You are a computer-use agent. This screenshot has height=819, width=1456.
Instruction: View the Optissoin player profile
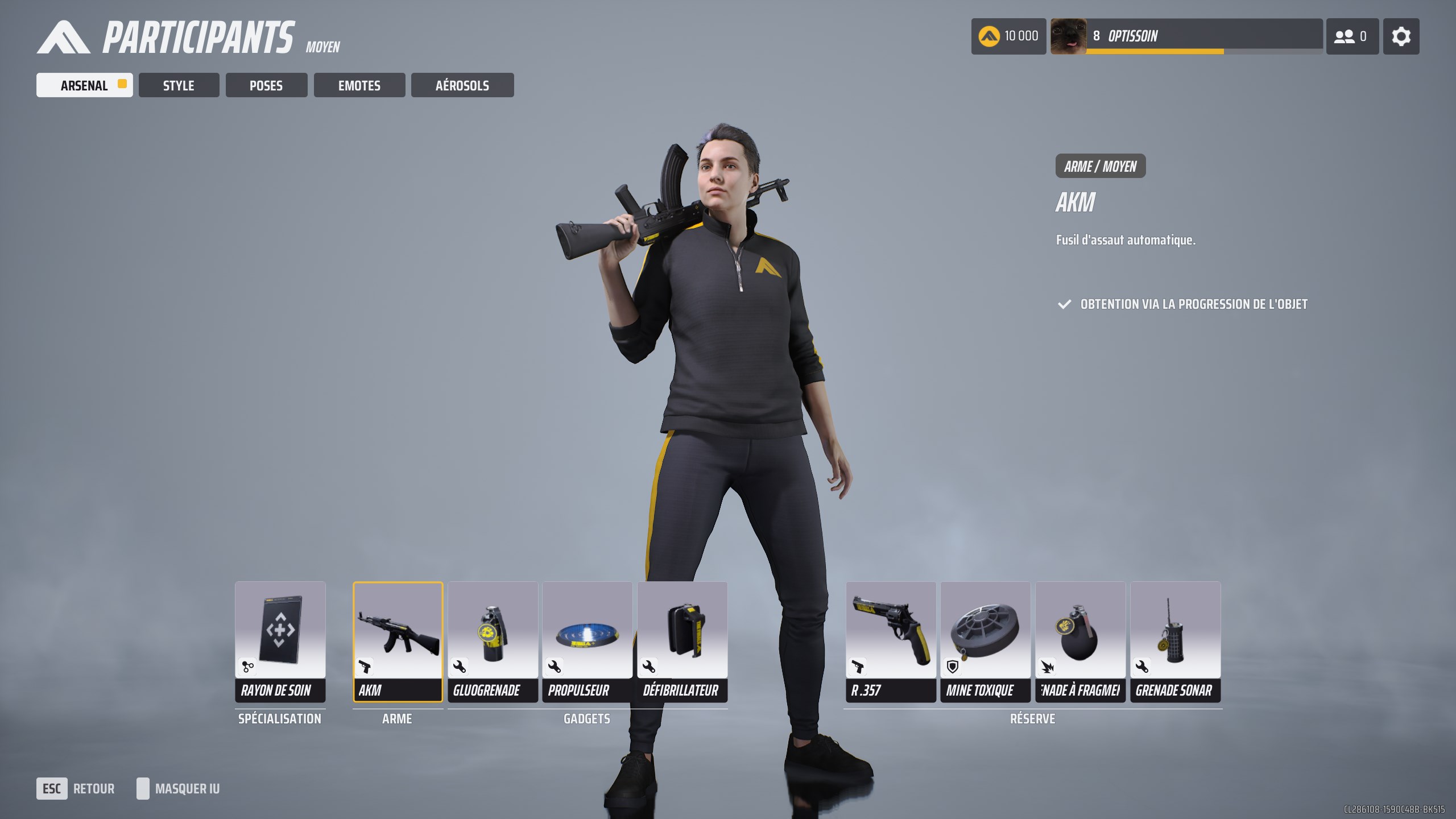(1186, 36)
